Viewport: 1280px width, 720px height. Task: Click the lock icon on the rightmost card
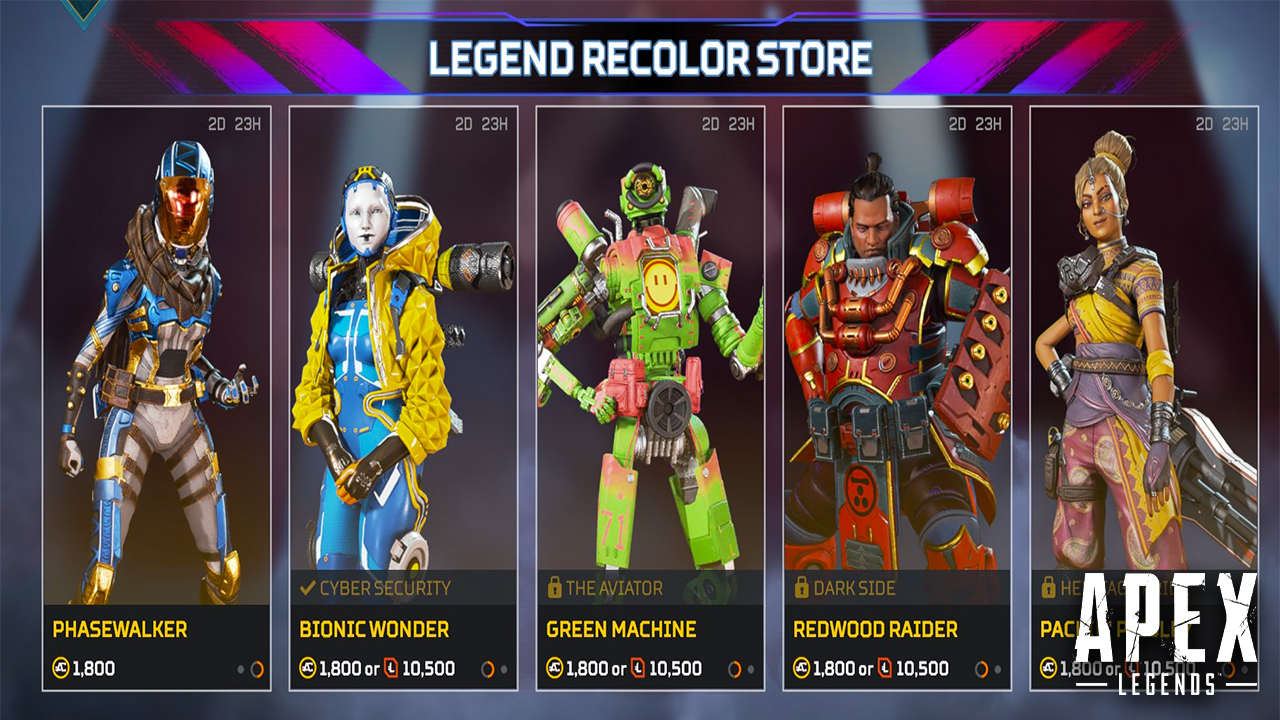[x=1048, y=588]
